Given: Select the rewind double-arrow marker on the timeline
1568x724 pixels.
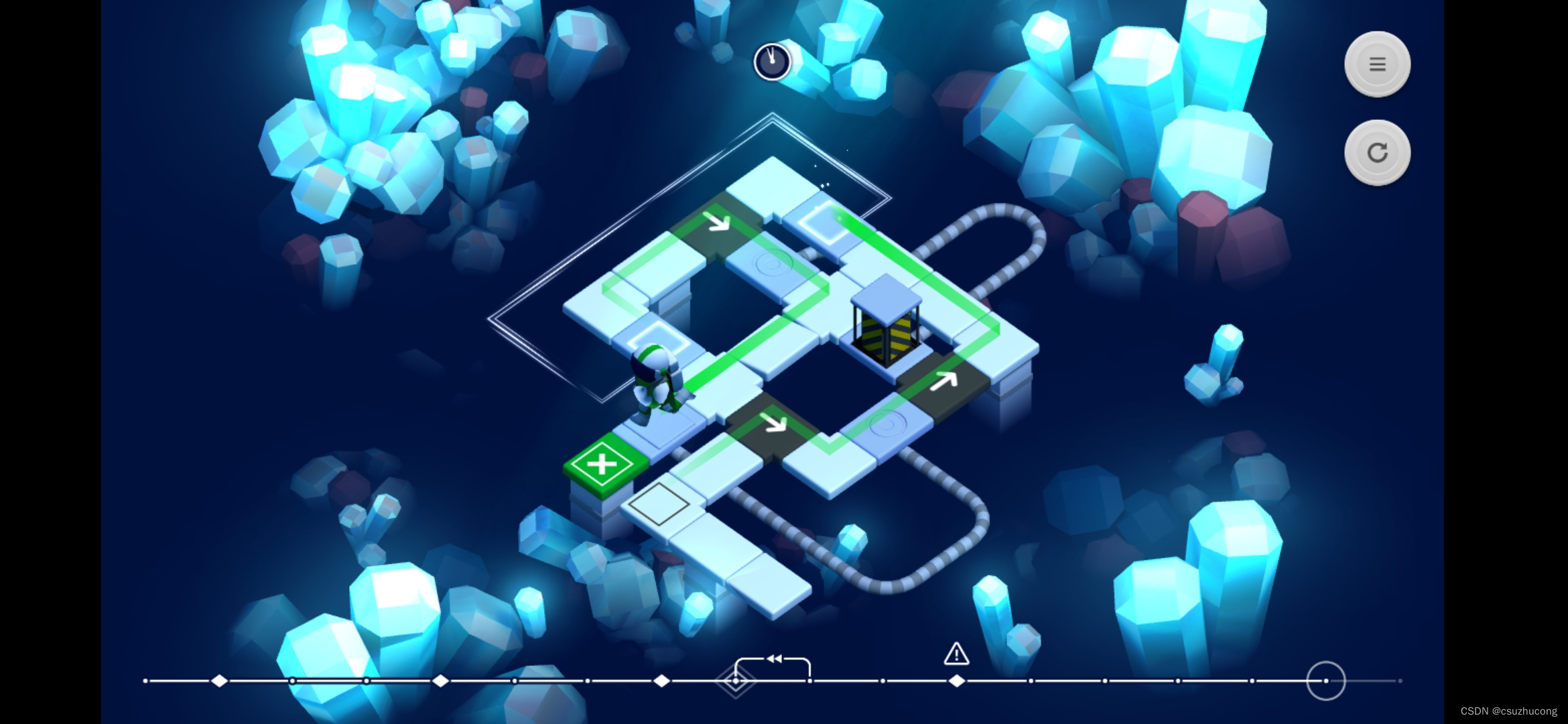Looking at the screenshot, I should pos(774,659).
